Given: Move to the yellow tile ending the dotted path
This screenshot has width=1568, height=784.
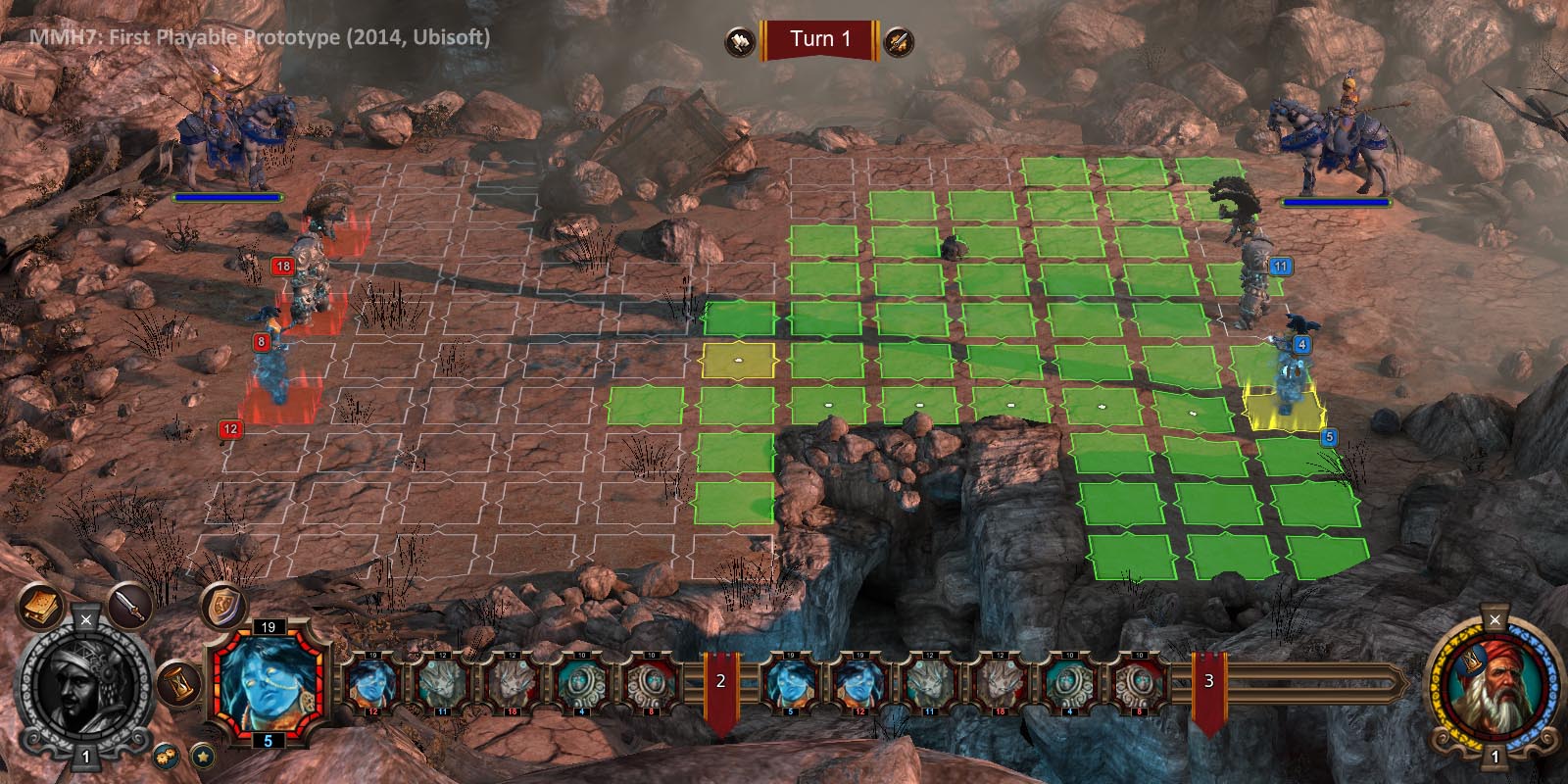Looking at the screenshot, I should pyautogui.click(x=738, y=360).
